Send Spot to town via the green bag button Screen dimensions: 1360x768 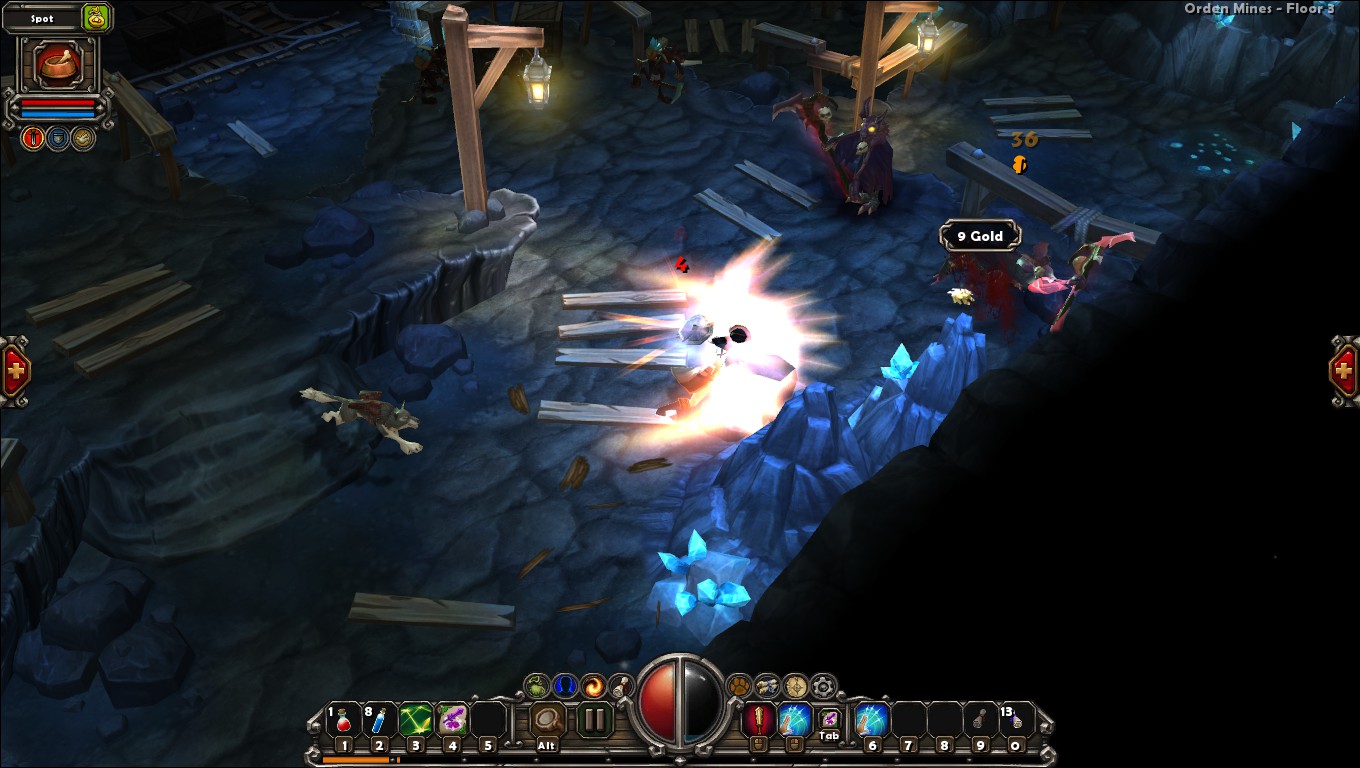point(94,18)
